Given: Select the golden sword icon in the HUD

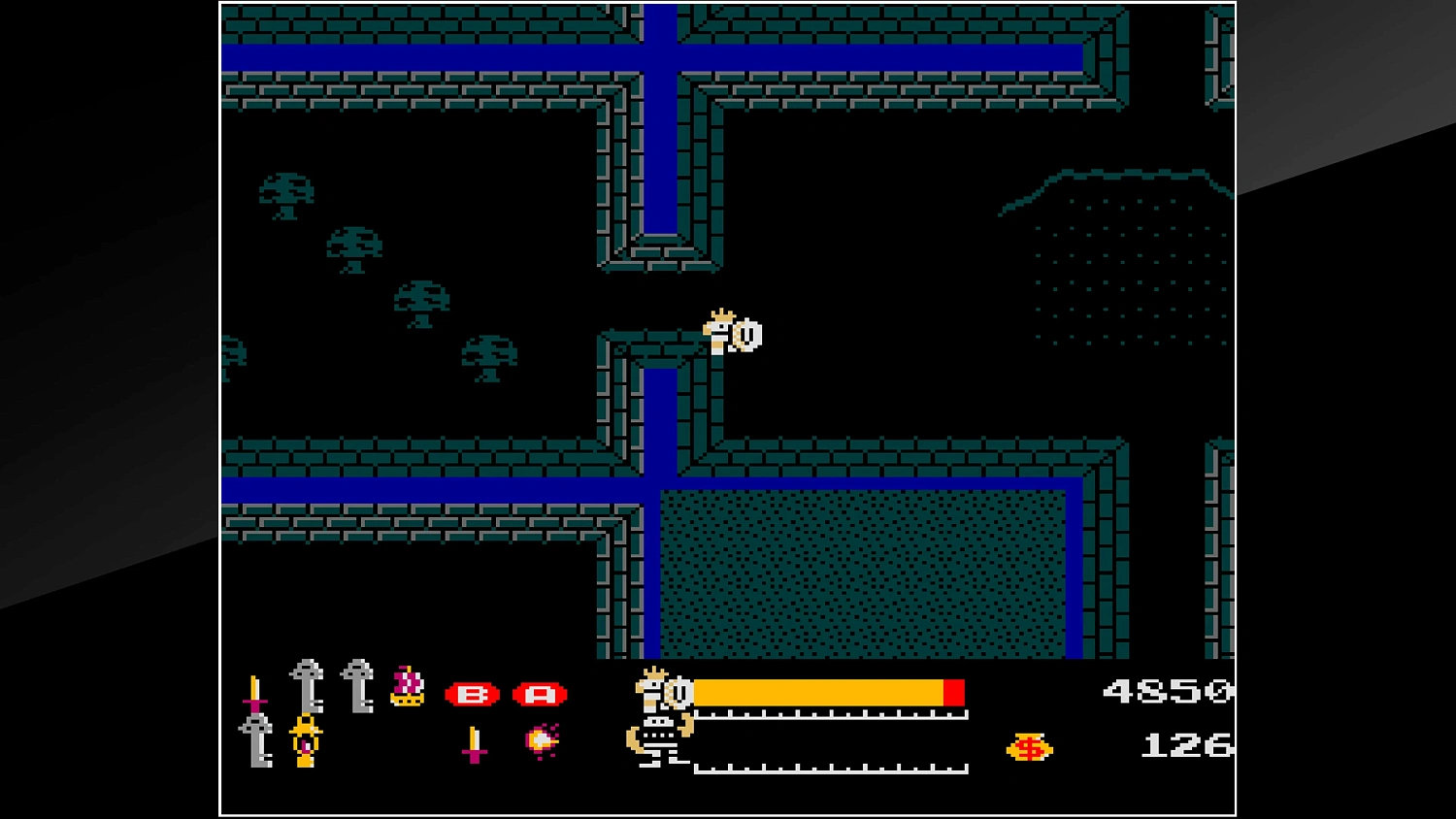Looking at the screenshot, I should 255,693.
